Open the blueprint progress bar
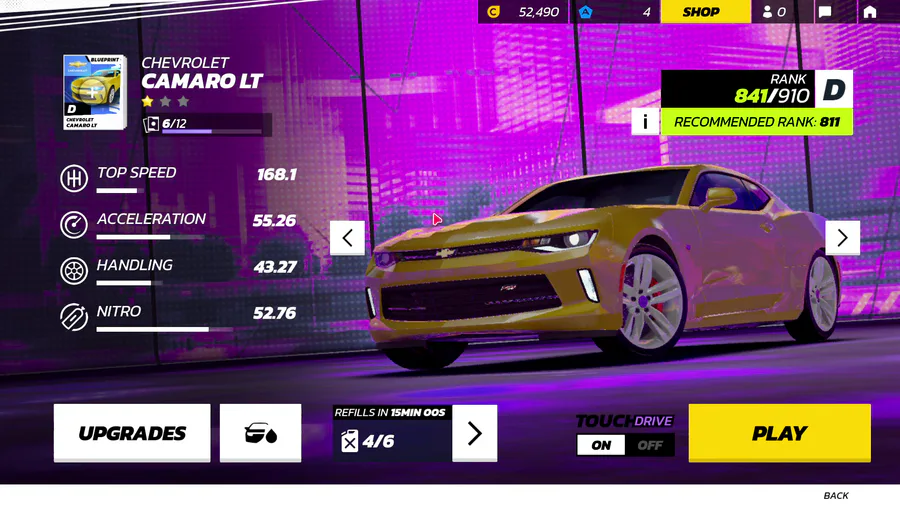The image size is (900, 506). click(207, 125)
